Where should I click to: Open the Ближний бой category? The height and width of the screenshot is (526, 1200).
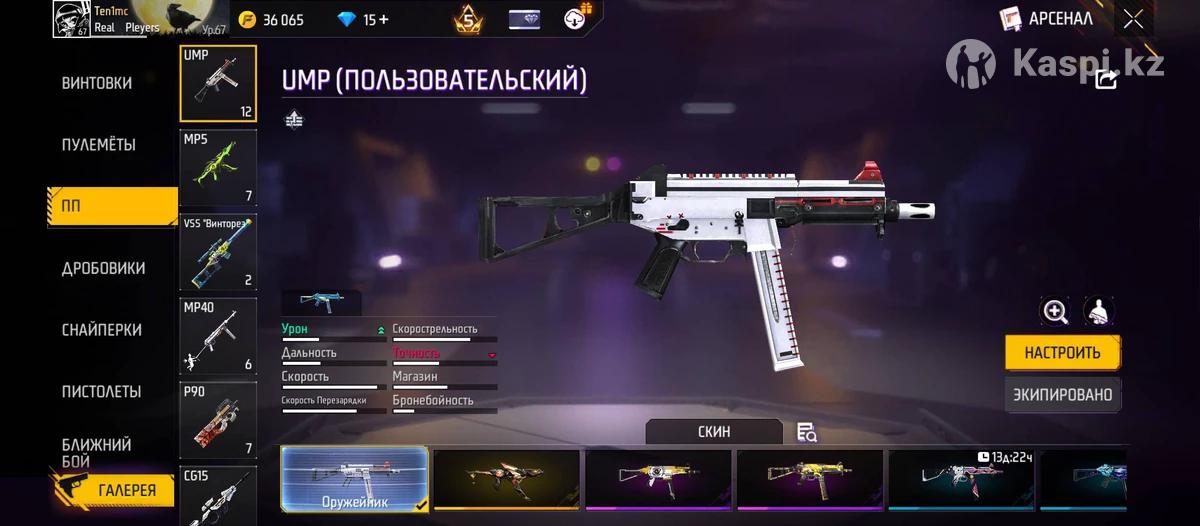[x=96, y=452]
